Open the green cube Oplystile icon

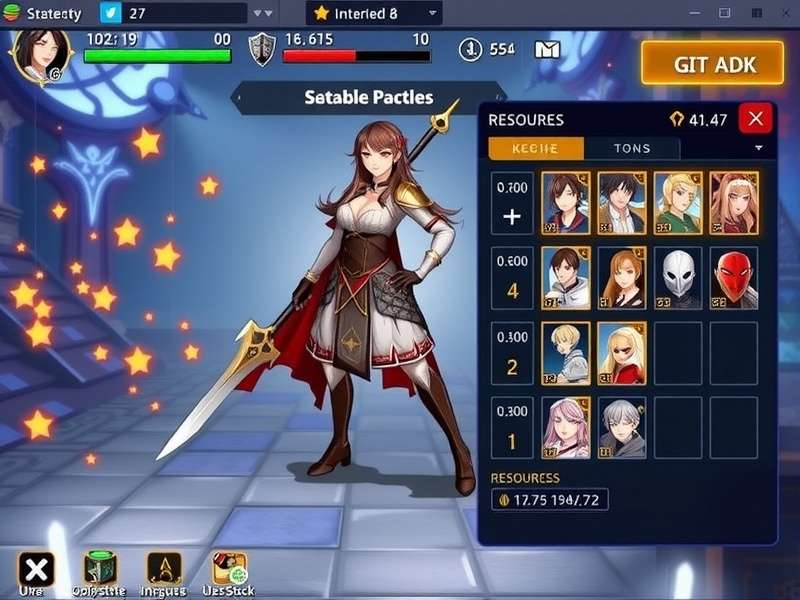(100, 568)
